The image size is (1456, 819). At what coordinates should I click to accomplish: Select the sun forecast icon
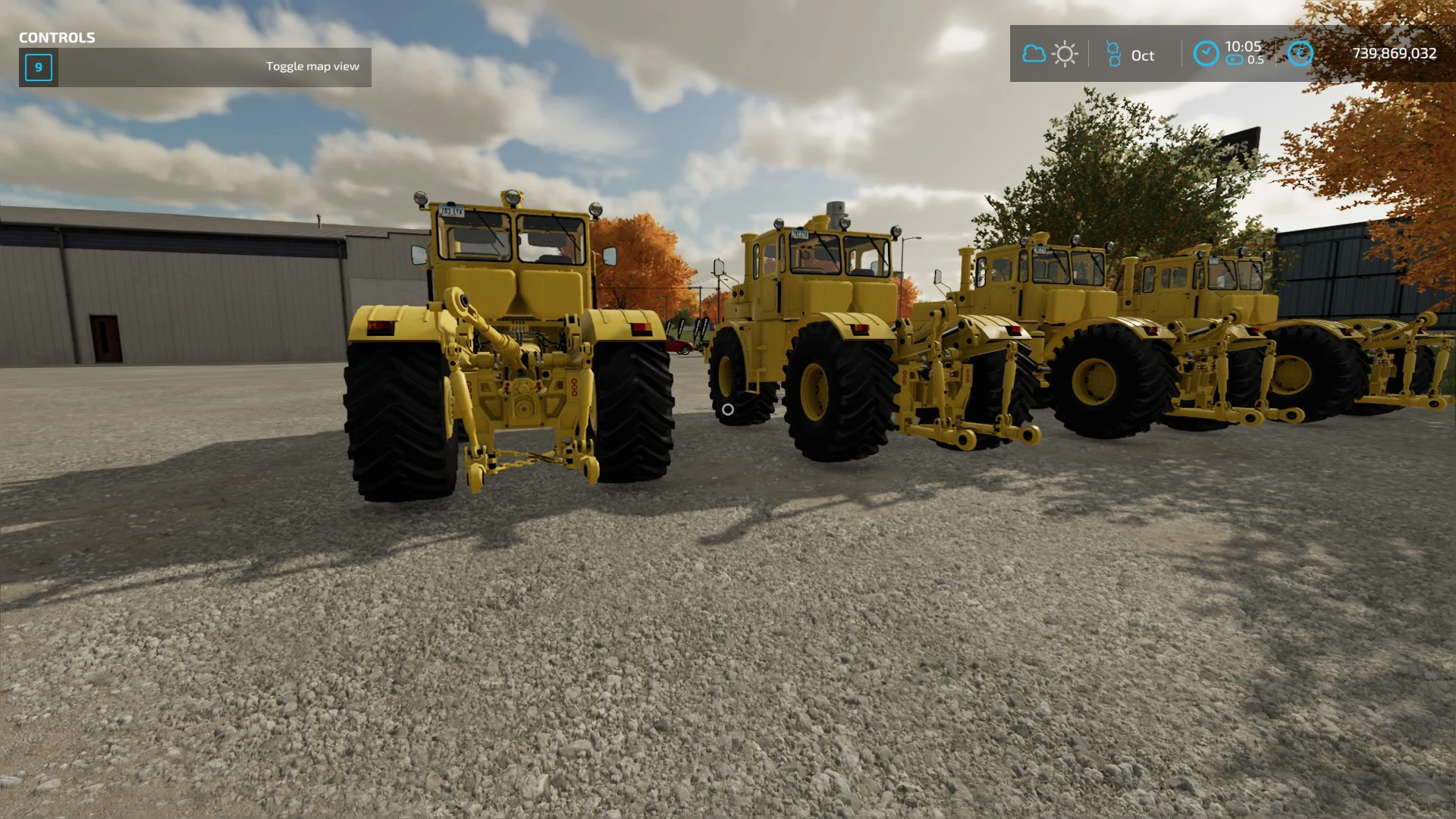click(x=1065, y=53)
